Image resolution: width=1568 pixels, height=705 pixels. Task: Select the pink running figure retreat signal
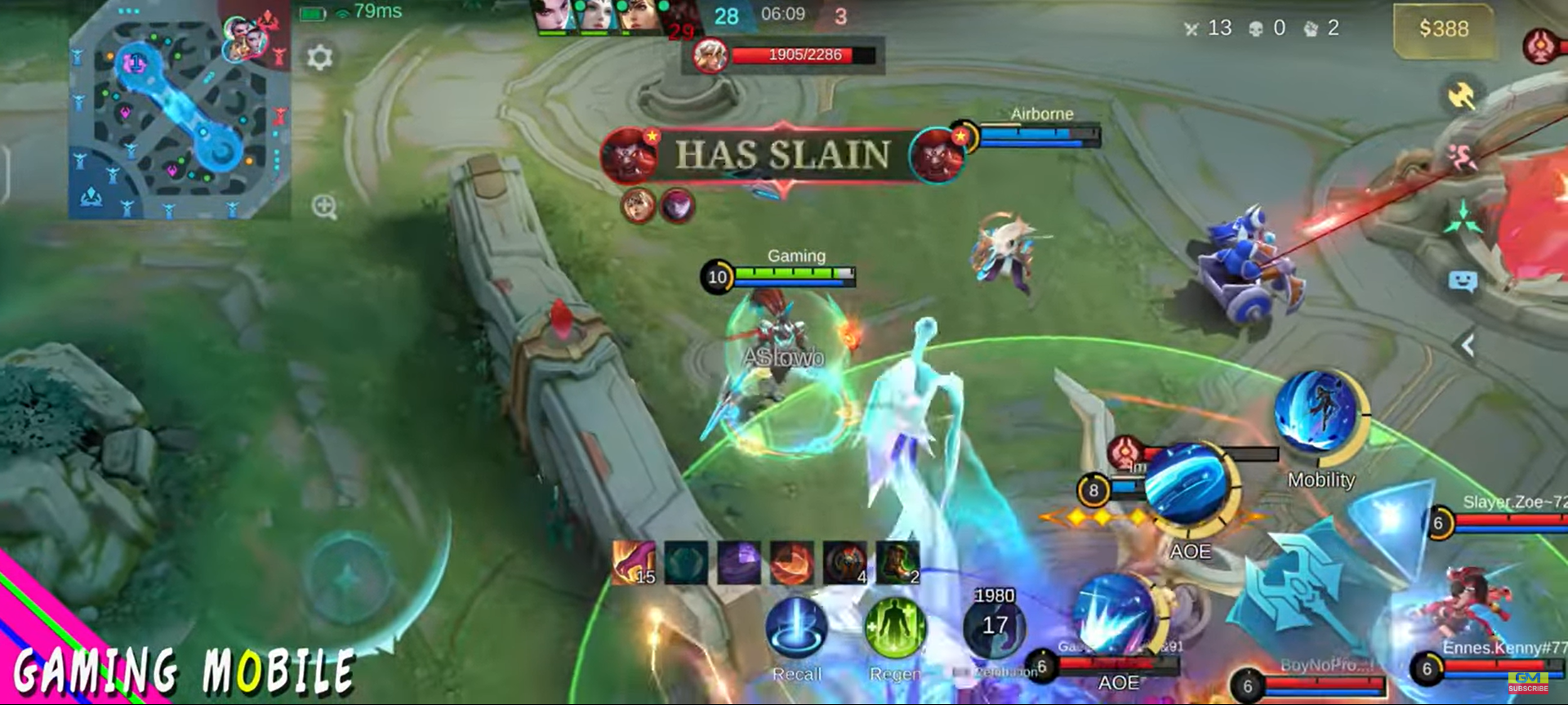click(x=1461, y=158)
